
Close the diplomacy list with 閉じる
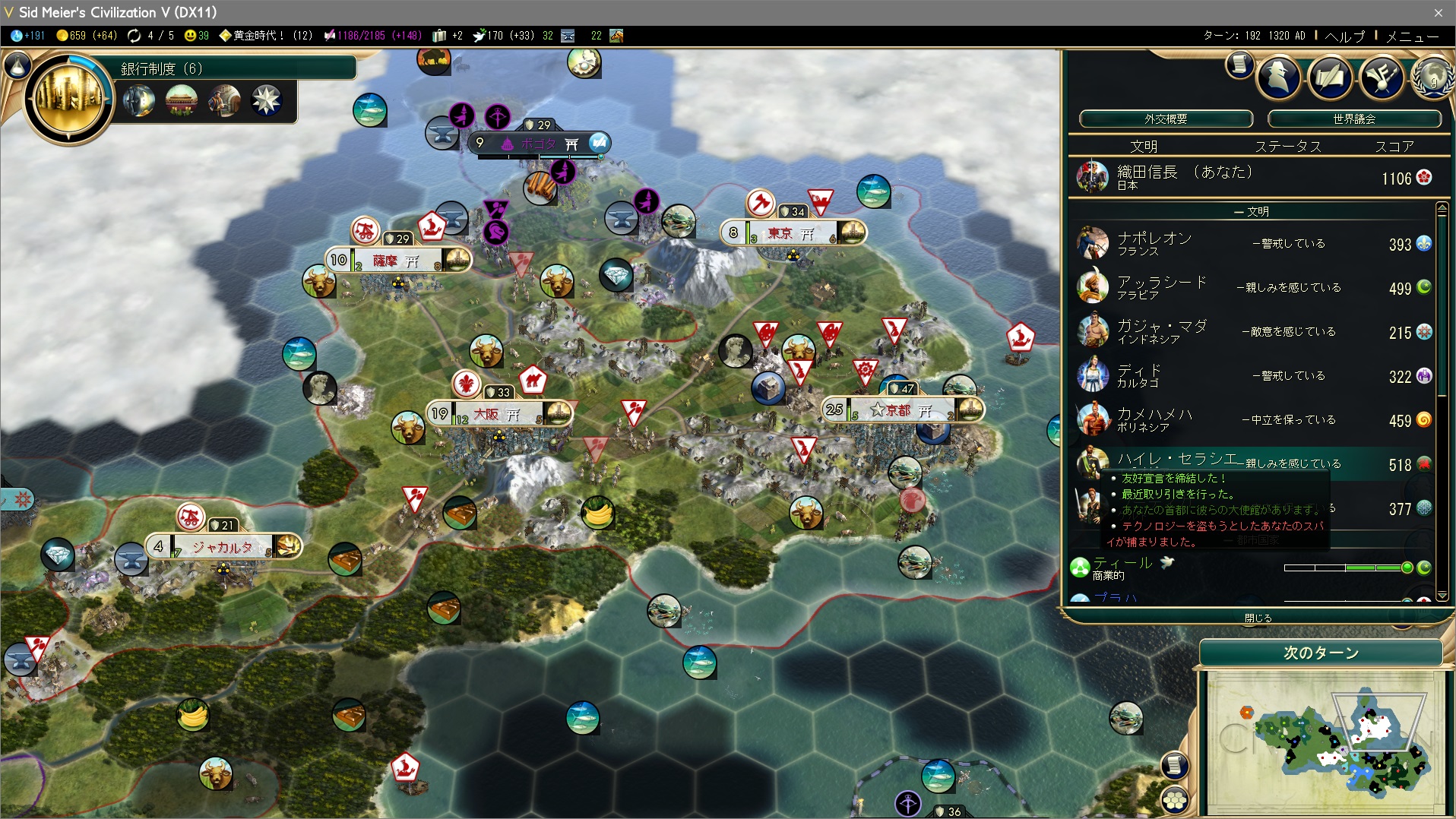1258,618
